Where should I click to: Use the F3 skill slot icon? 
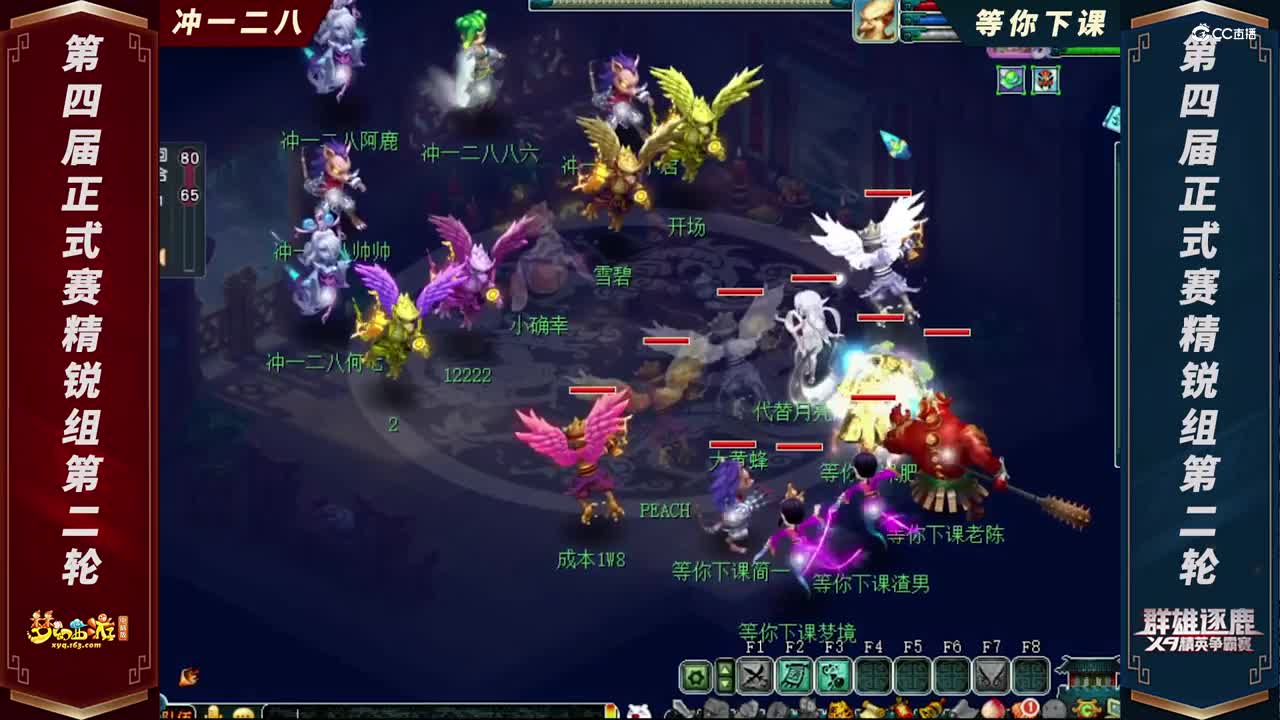(831, 676)
